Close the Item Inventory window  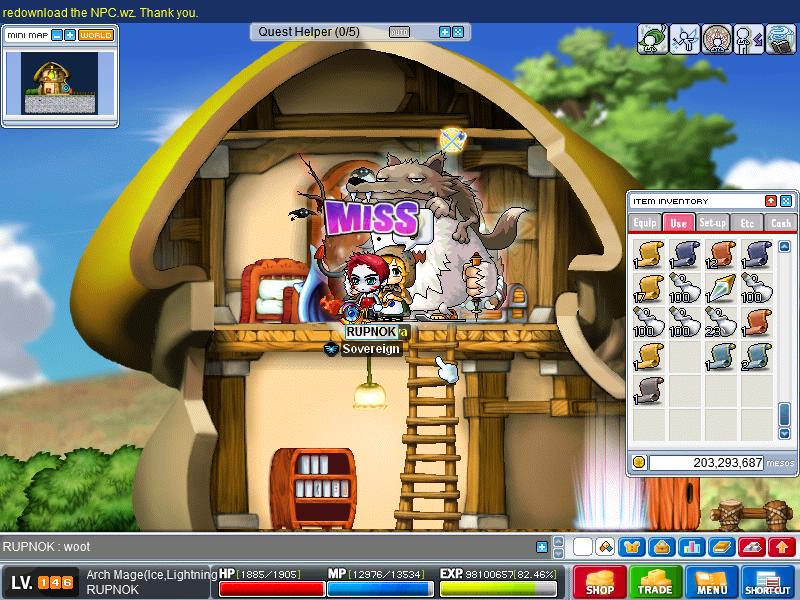pyautogui.click(x=786, y=201)
